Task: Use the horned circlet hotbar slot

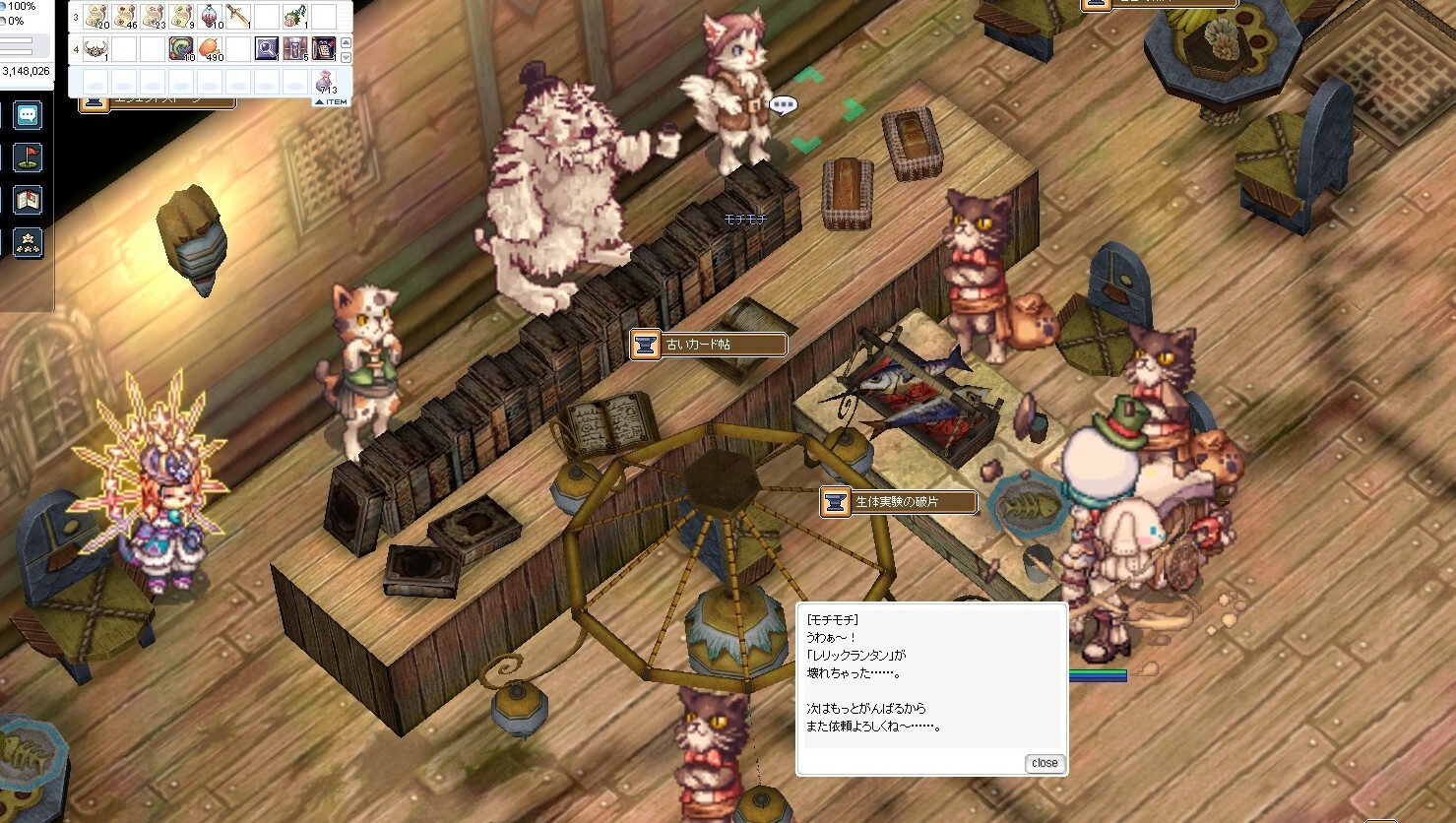Action: (x=96, y=48)
